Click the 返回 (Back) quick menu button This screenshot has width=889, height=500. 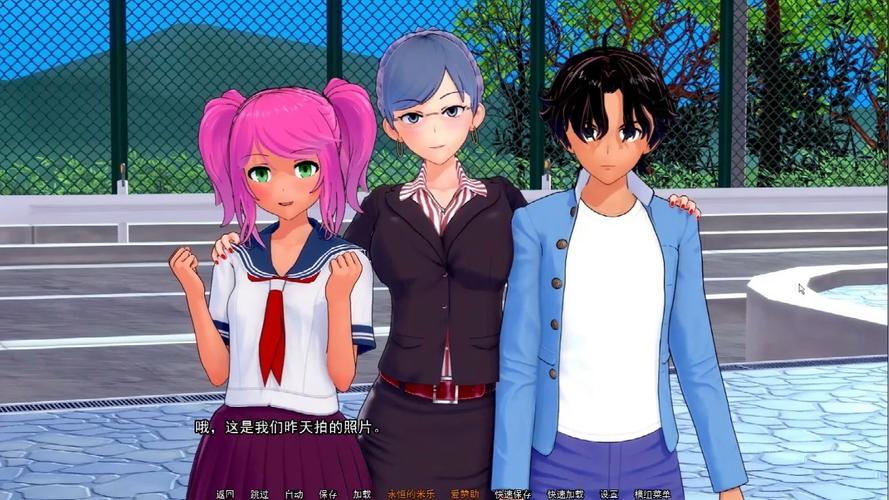(225, 494)
